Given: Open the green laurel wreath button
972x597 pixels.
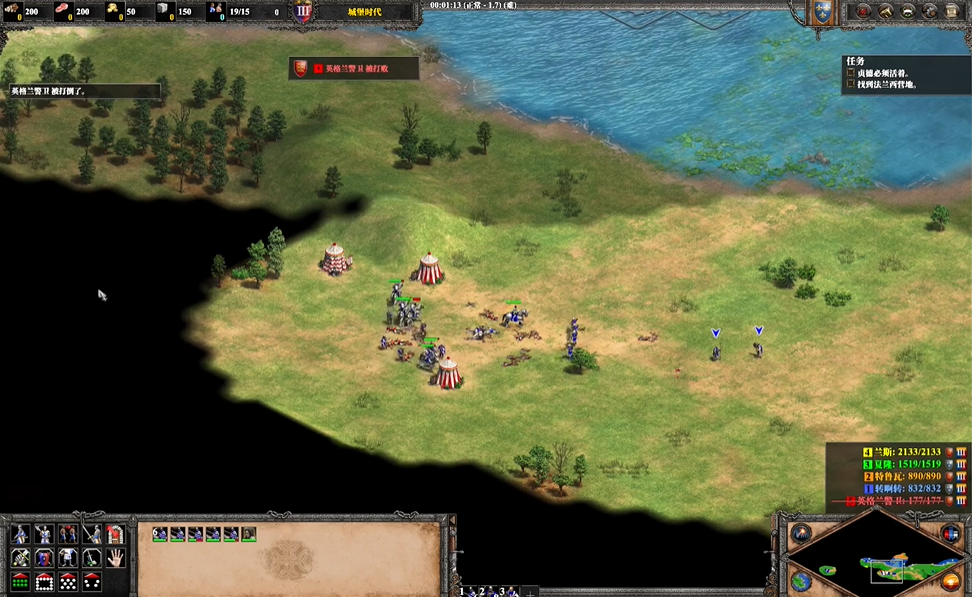Looking at the screenshot, I should coord(908,11).
